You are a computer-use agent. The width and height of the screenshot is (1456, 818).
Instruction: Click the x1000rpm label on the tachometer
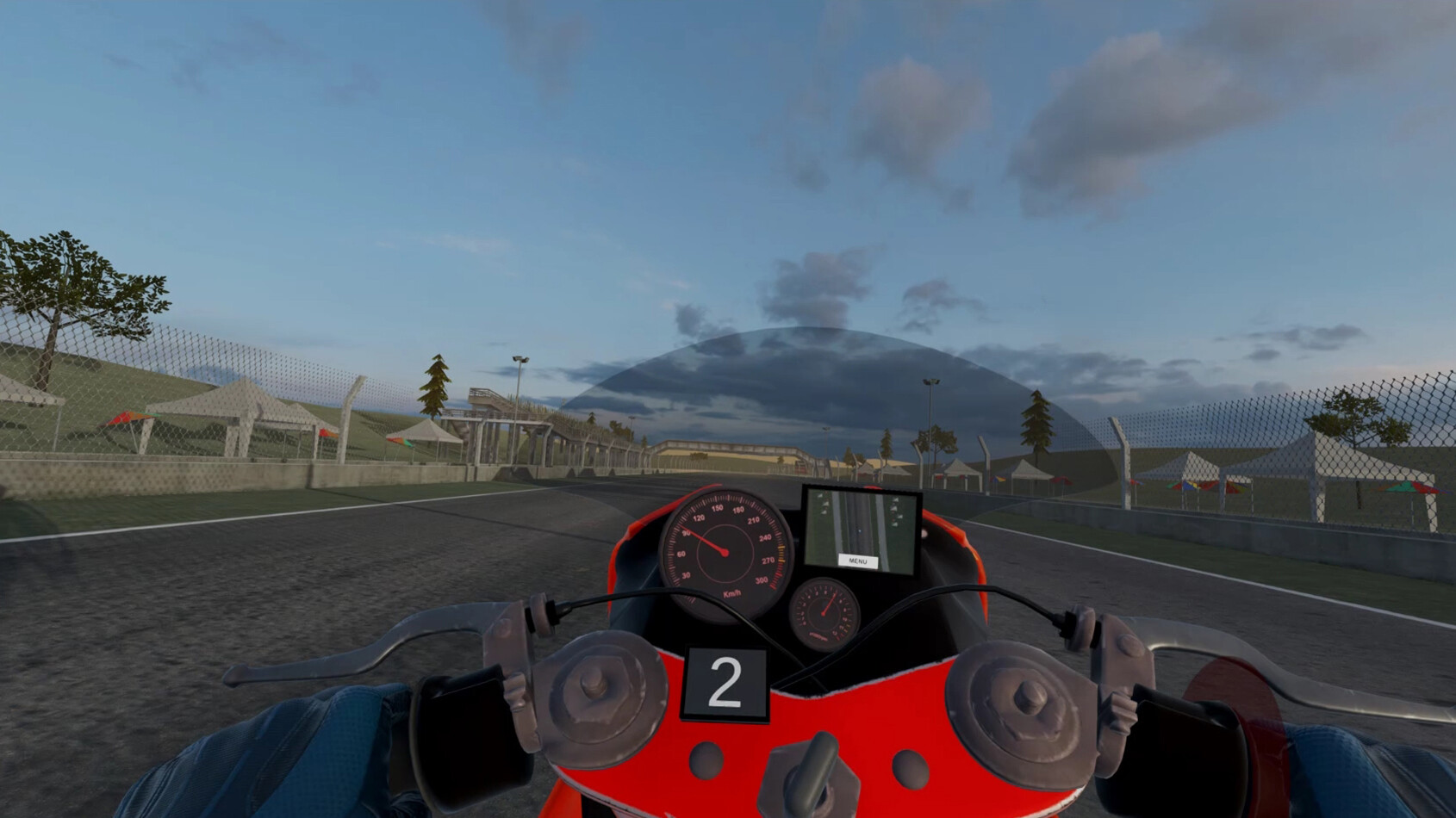(x=818, y=637)
